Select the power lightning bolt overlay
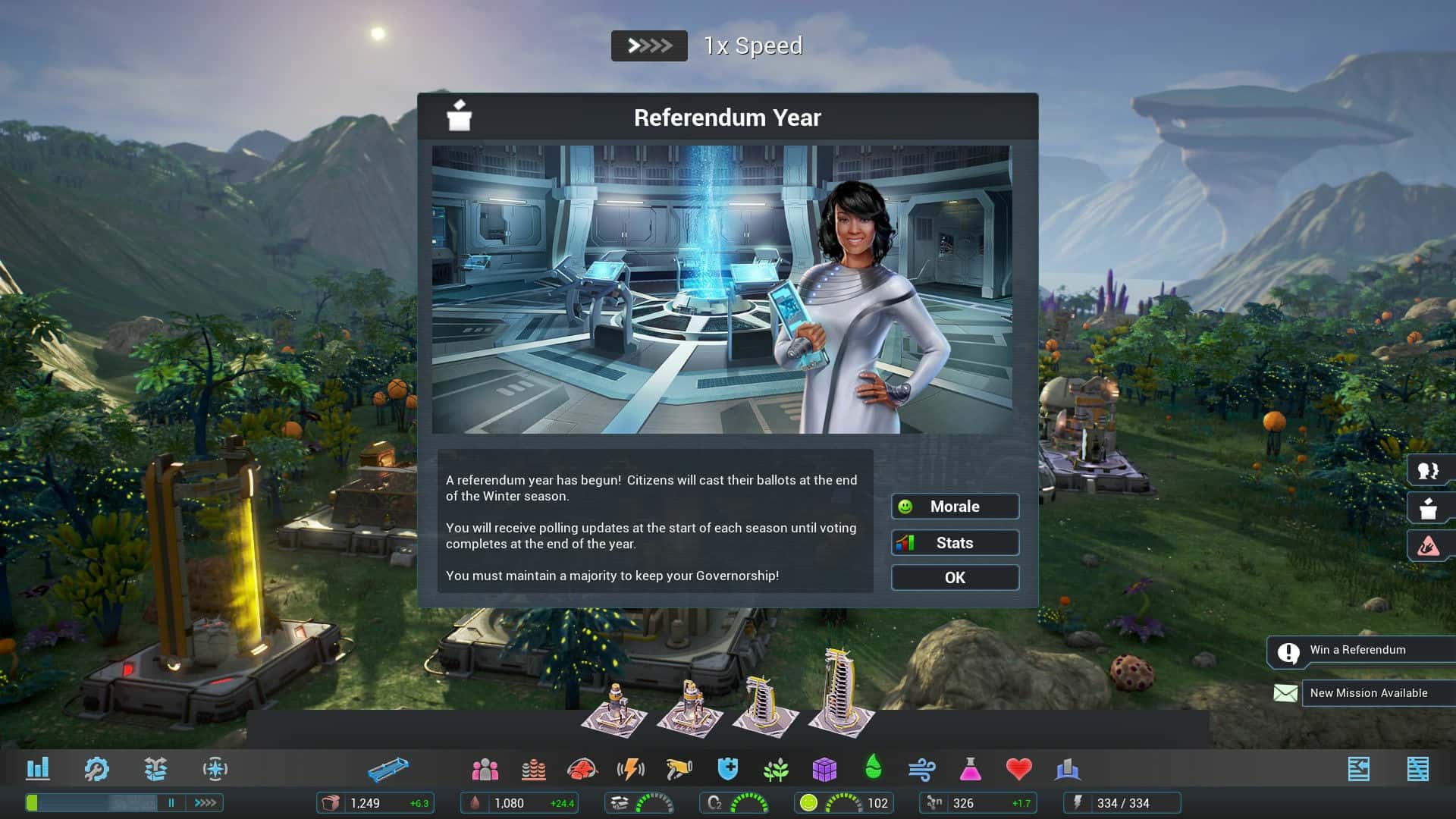1456x819 pixels. point(632,768)
